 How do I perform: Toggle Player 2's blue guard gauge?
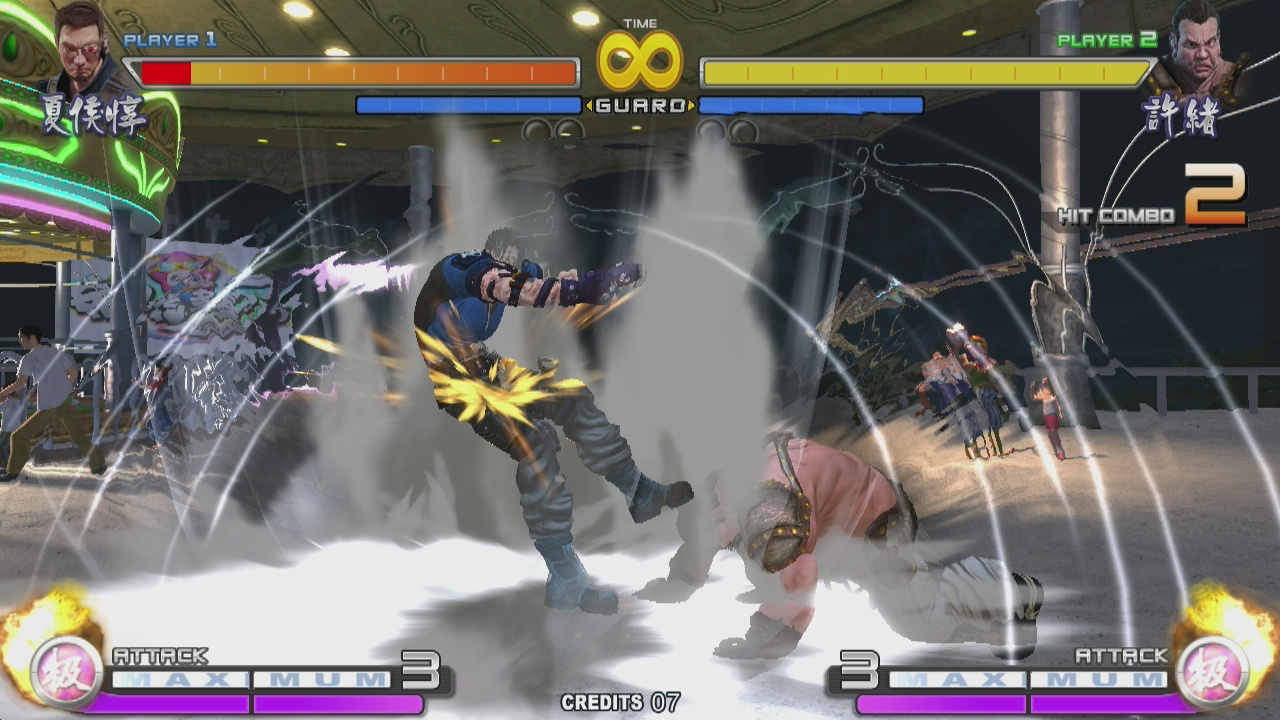[810, 104]
